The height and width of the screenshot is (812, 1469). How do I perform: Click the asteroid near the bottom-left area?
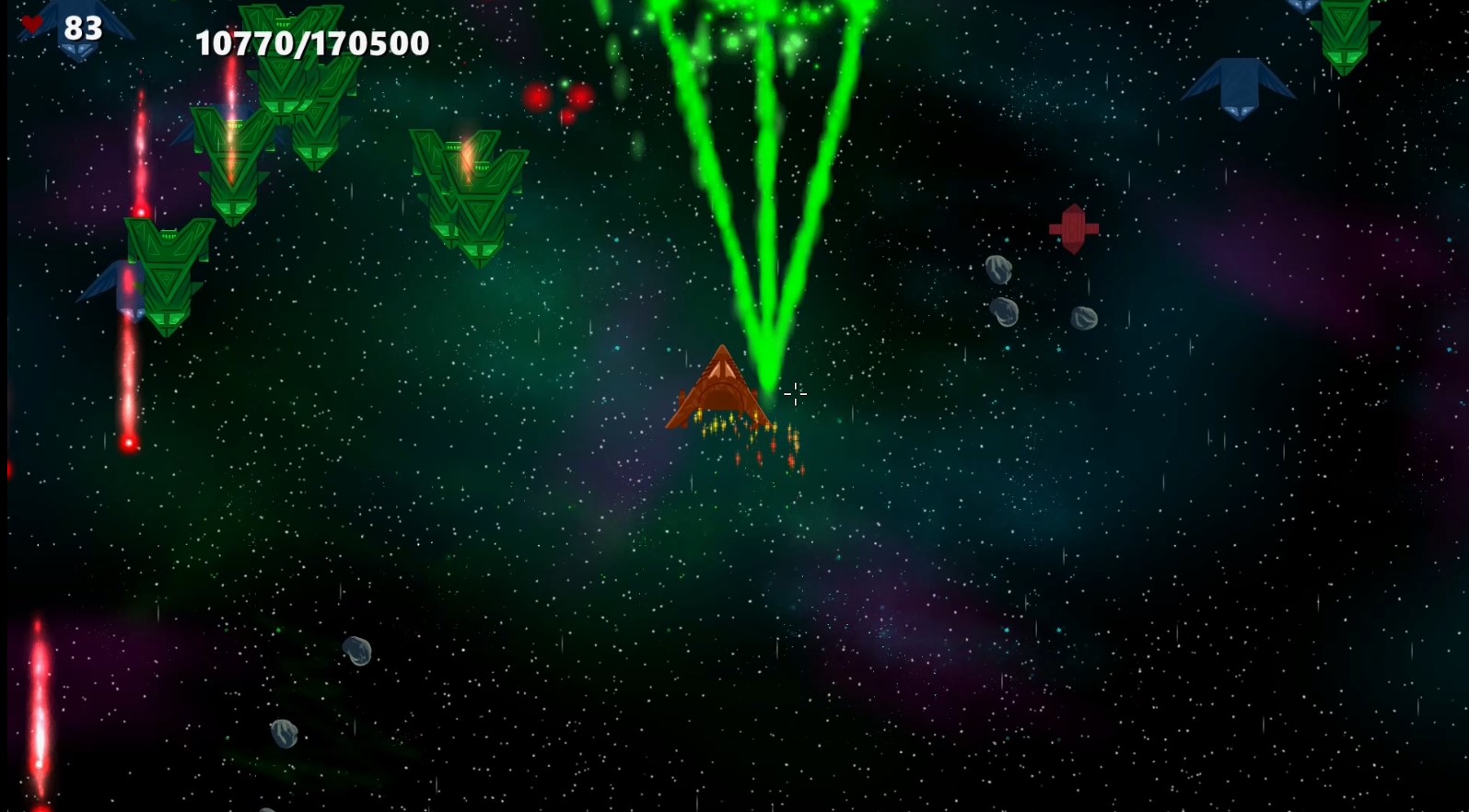coord(357,652)
